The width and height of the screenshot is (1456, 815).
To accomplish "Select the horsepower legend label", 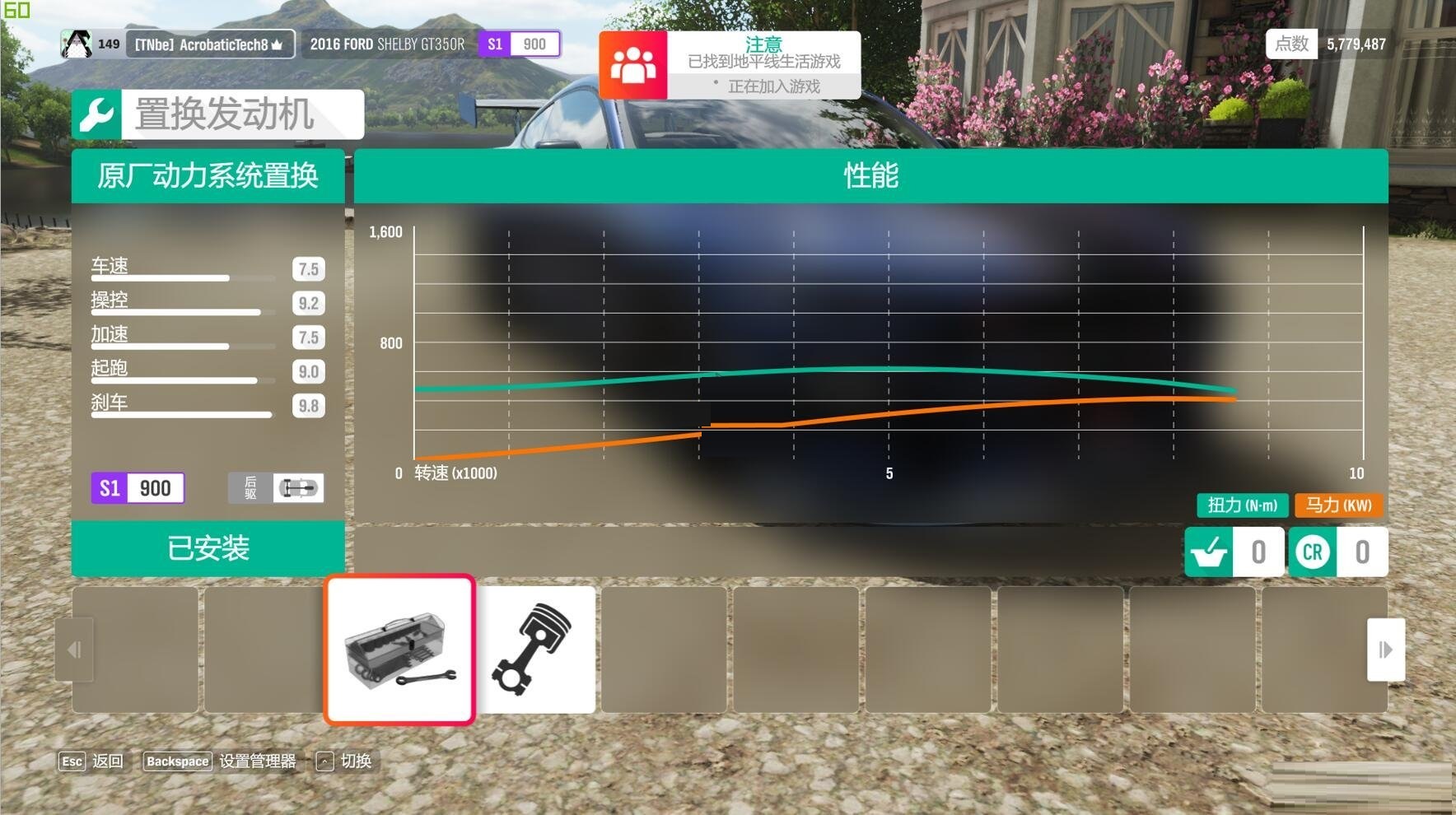I will pyautogui.click(x=1338, y=505).
